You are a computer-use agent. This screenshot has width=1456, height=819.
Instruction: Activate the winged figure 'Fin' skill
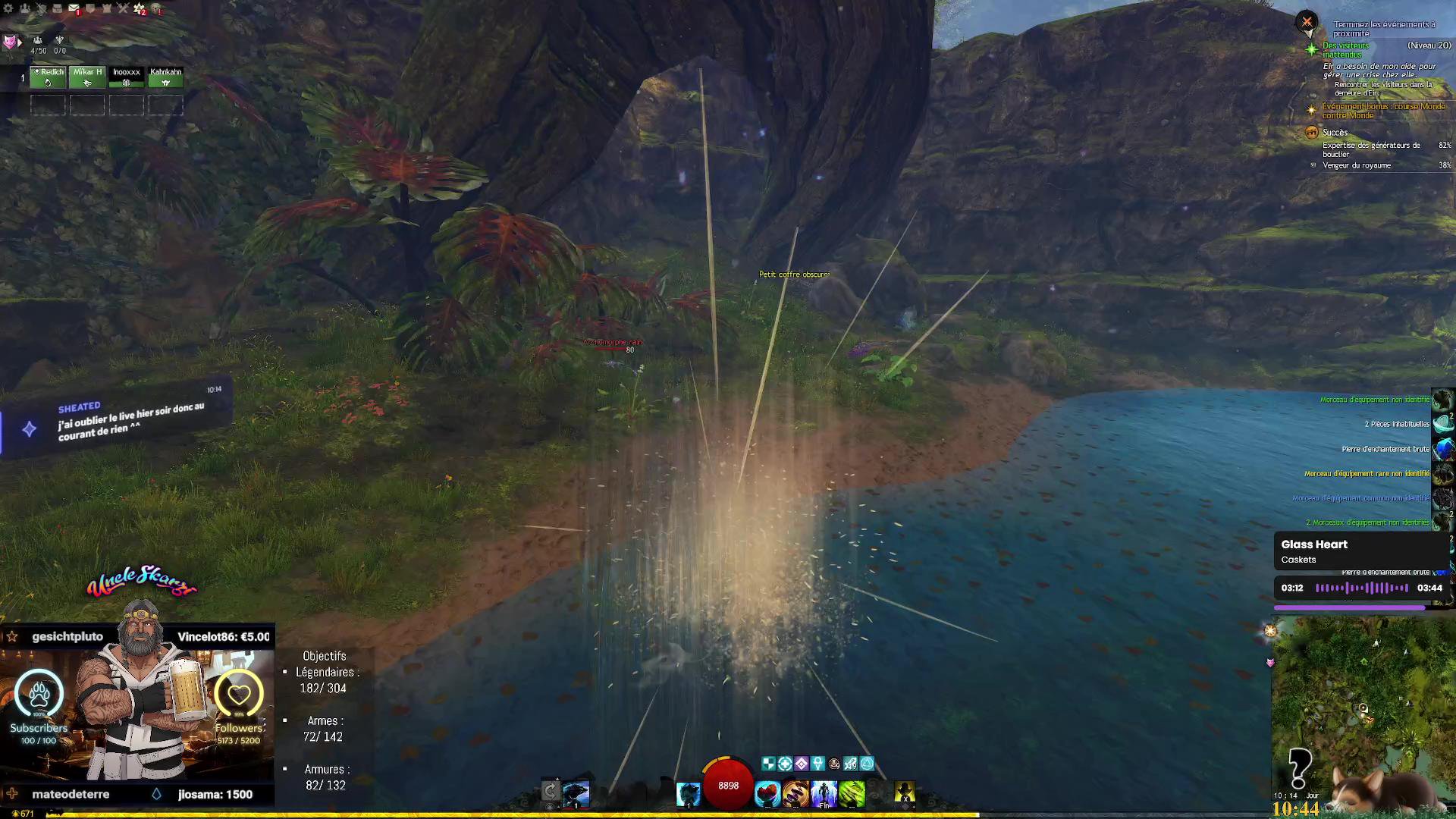click(x=824, y=793)
